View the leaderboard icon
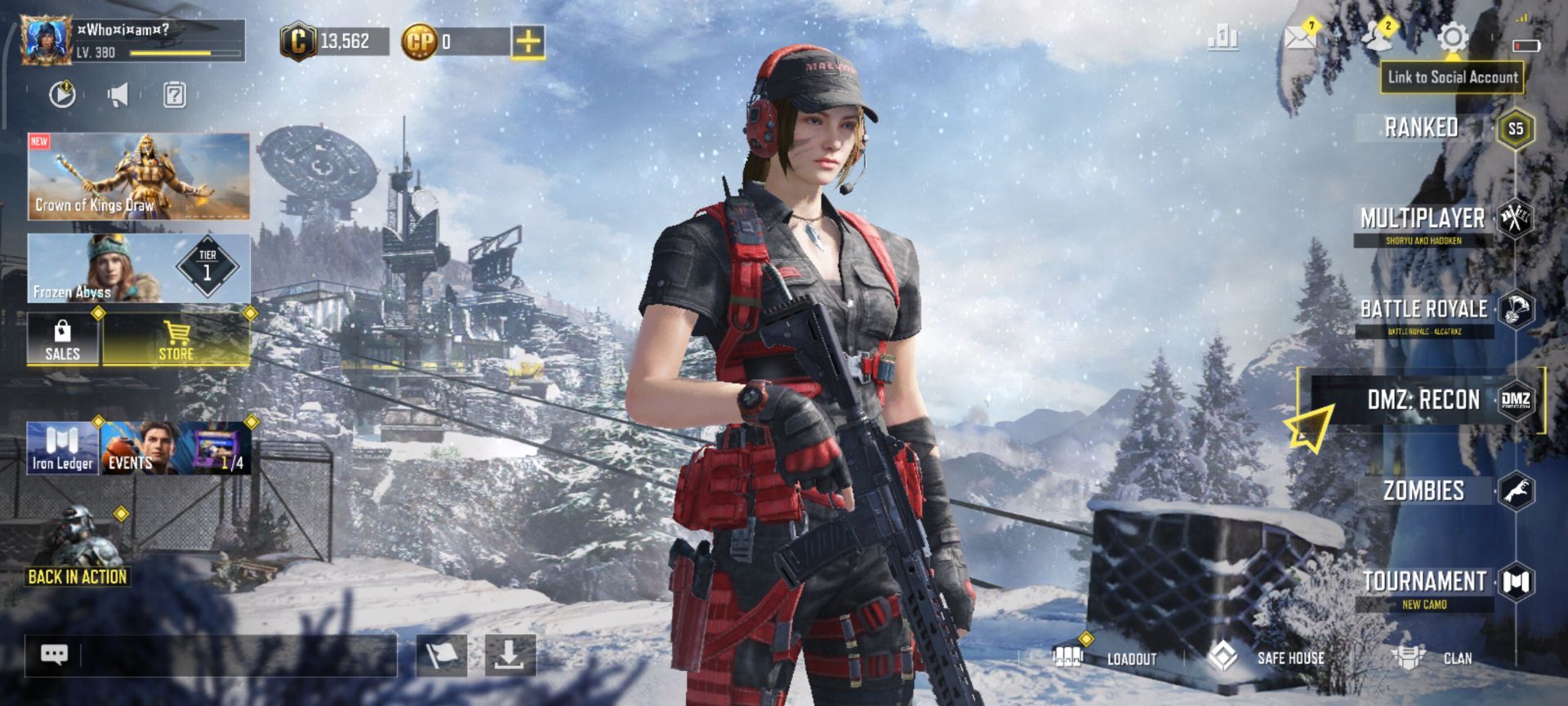 point(1223,38)
